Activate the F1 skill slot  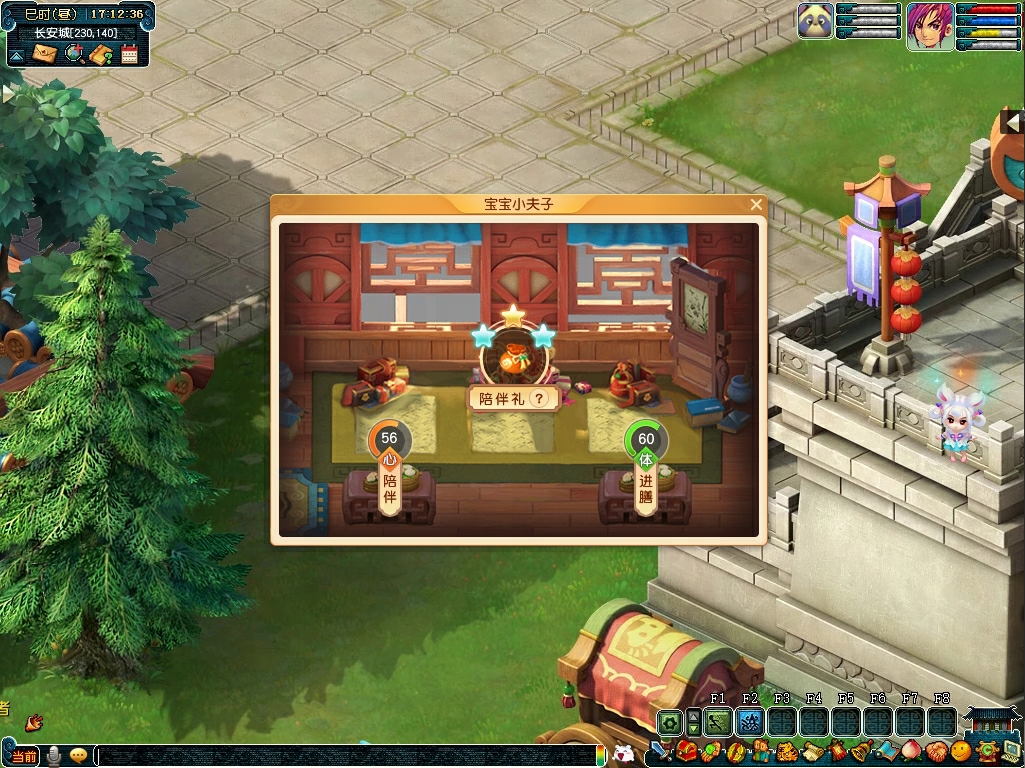click(717, 721)
